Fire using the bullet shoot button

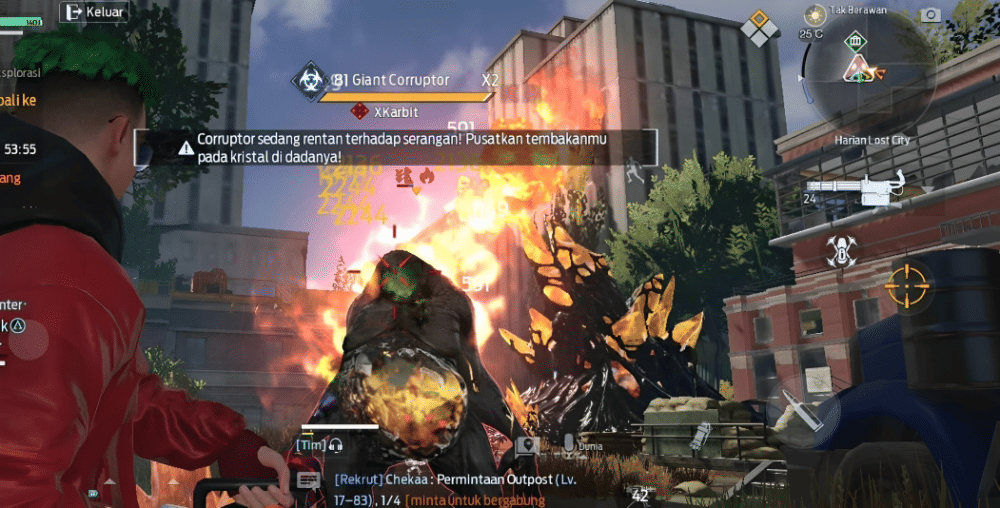click(x=803, y=410)
